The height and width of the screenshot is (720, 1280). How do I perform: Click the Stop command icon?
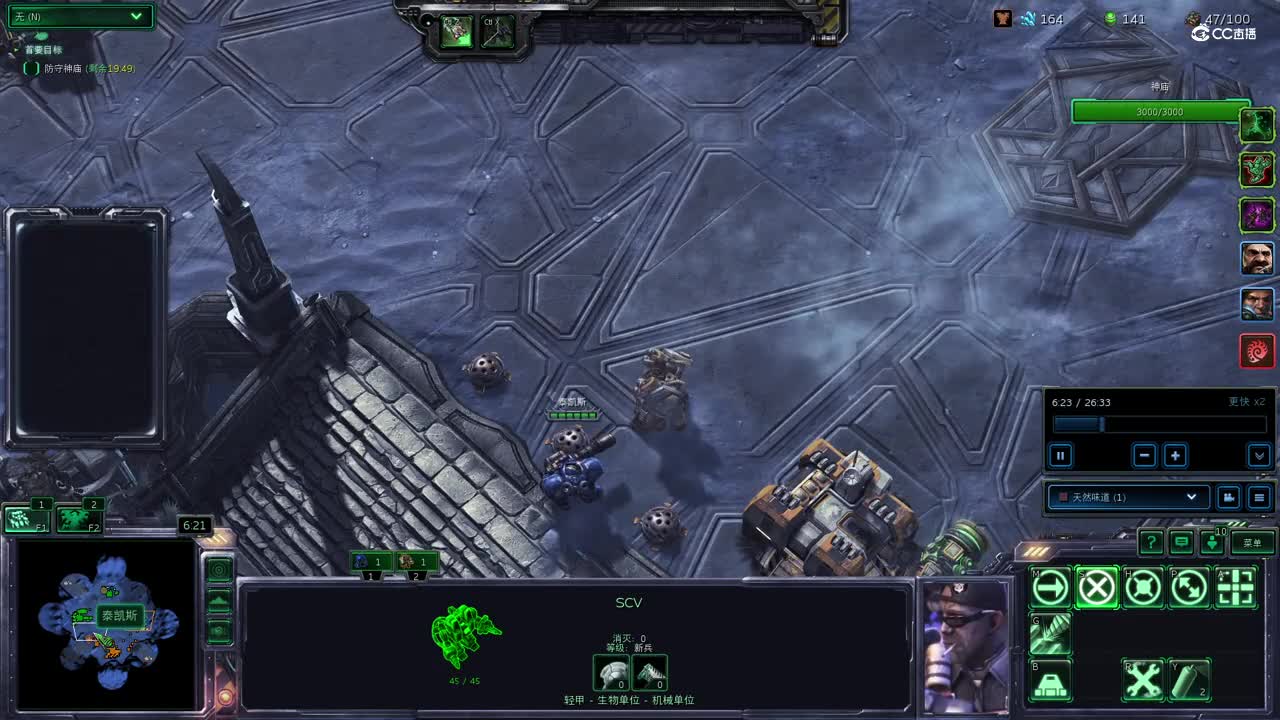pyautogui.click(x=1096, y=588)
